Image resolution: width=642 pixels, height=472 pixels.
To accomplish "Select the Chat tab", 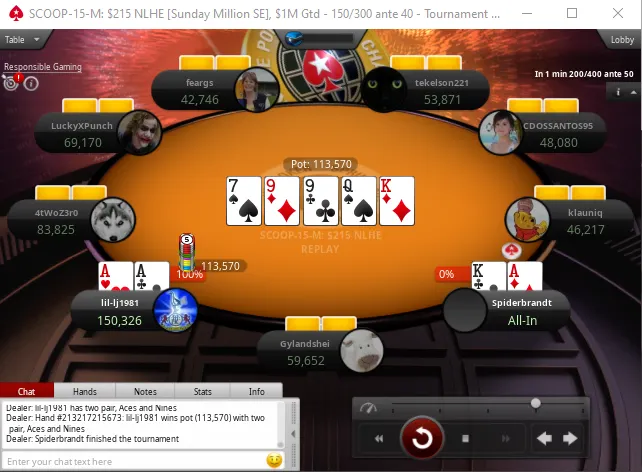I will click(x=27, y=392).
